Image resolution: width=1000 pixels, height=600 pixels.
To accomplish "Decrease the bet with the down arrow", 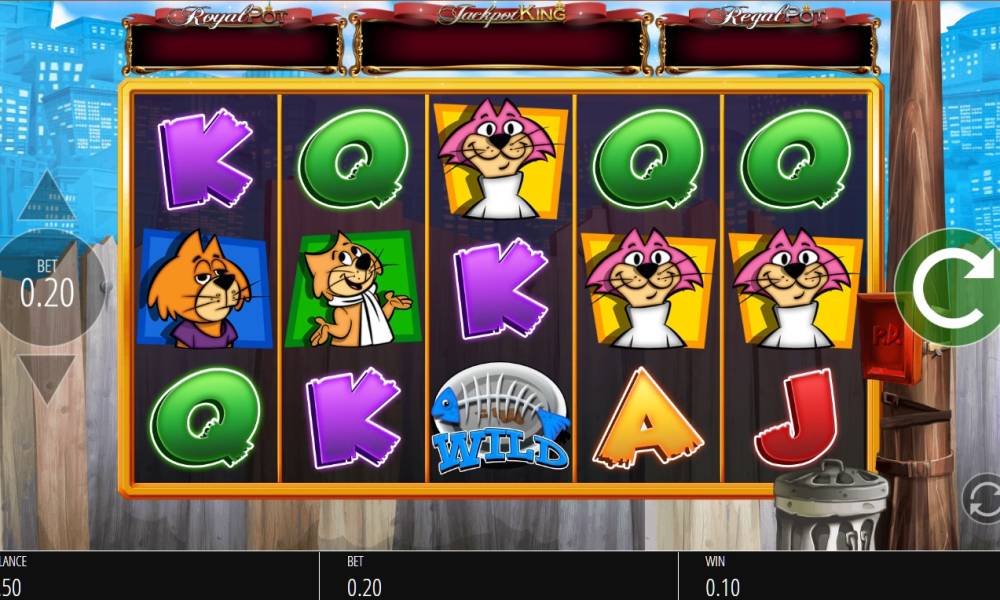I will 47,377.
